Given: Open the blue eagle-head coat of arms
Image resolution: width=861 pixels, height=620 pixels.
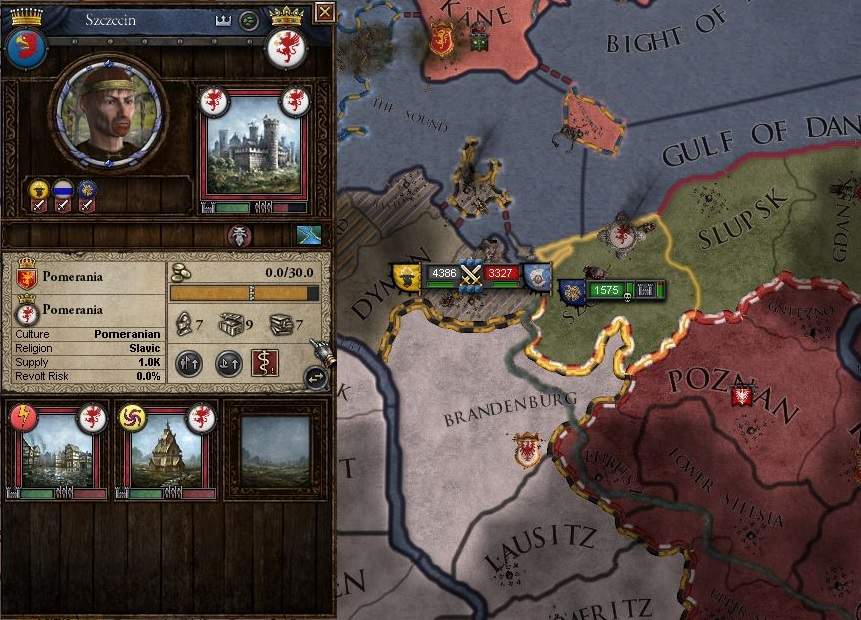Looking at the screenshot, I should pos(25,47).
